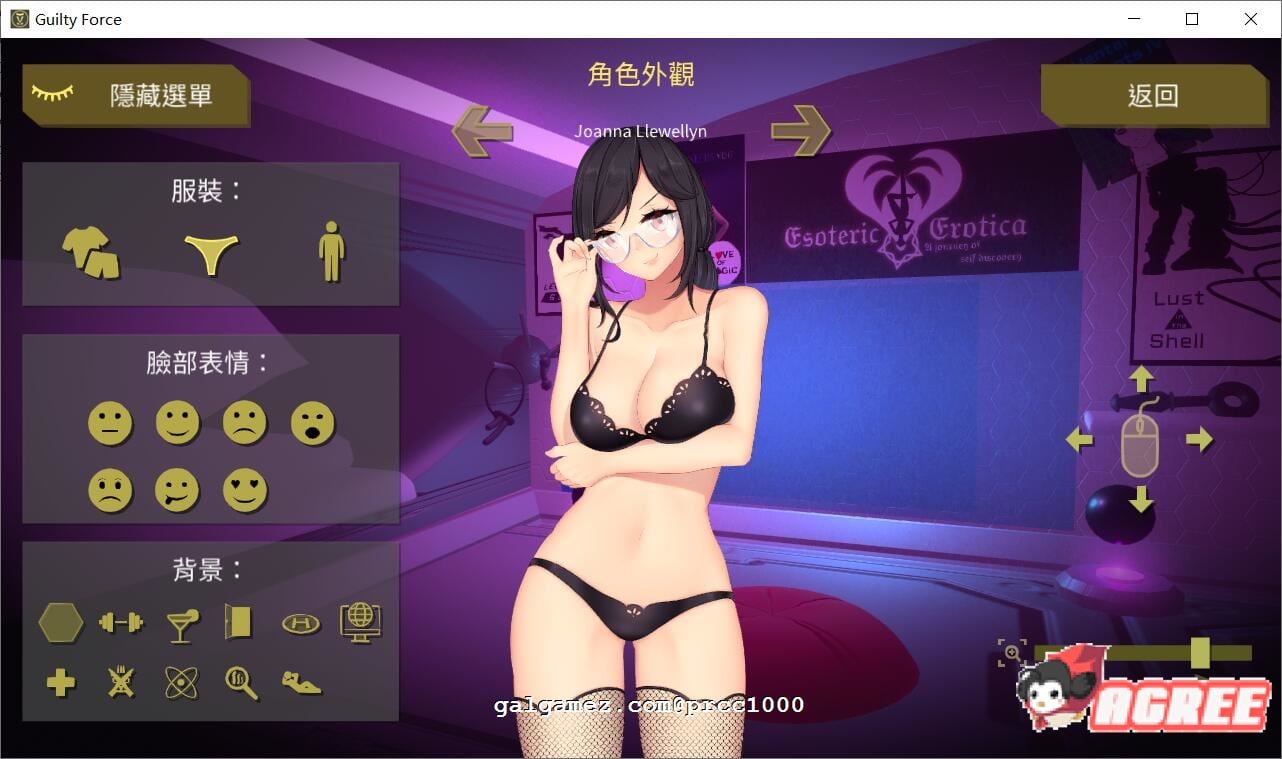
Task: Open the cocktail bar background
Action: [x=181, y=621]
